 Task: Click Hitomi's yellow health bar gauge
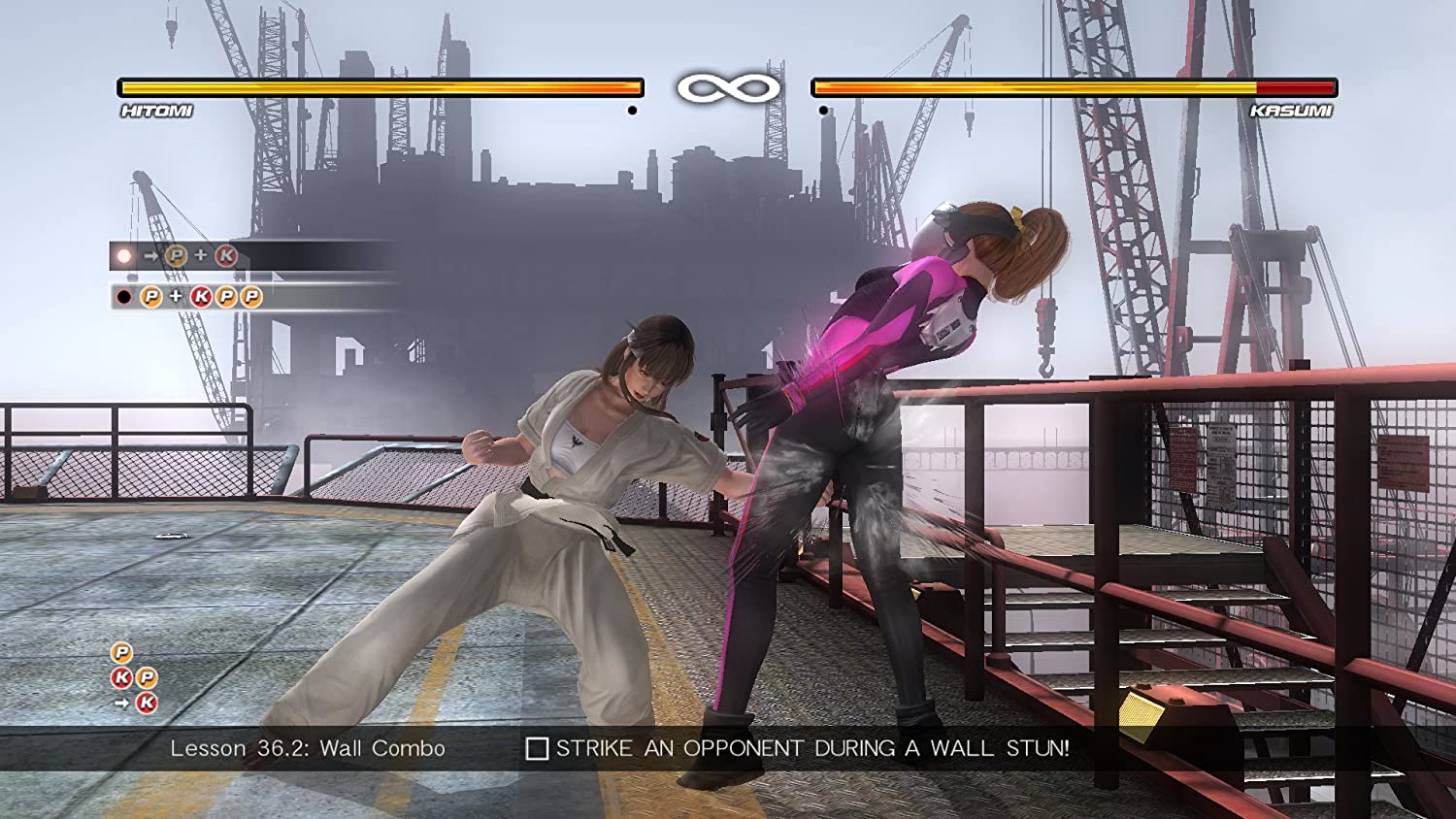click(379, 86)
